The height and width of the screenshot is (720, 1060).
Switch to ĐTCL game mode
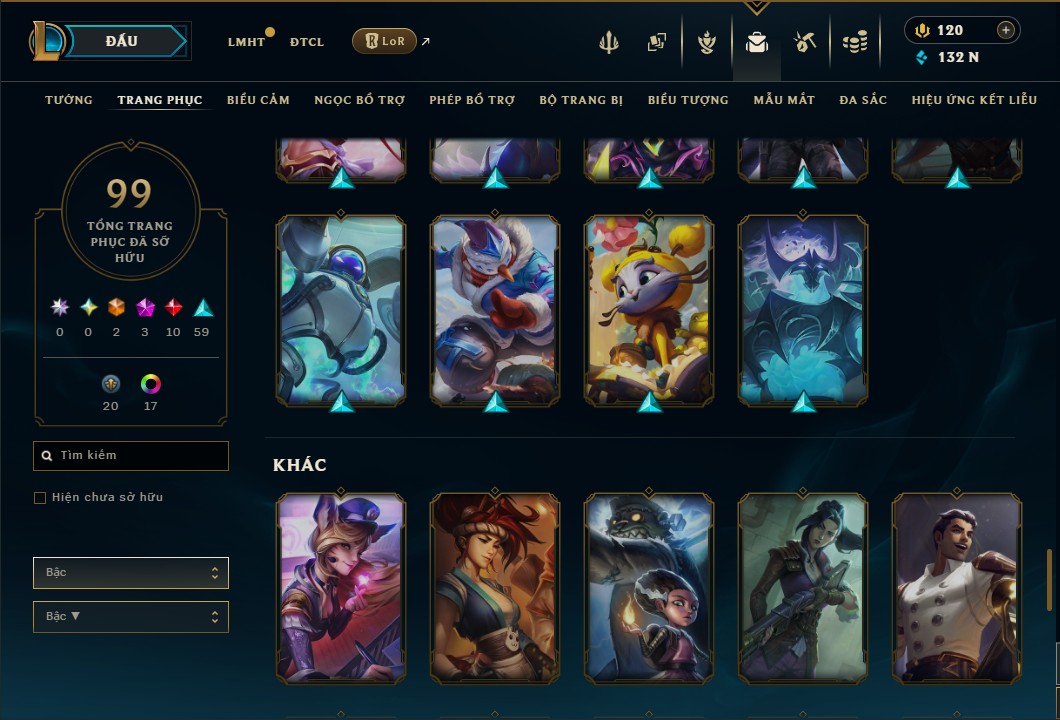[x=307, y=42]
